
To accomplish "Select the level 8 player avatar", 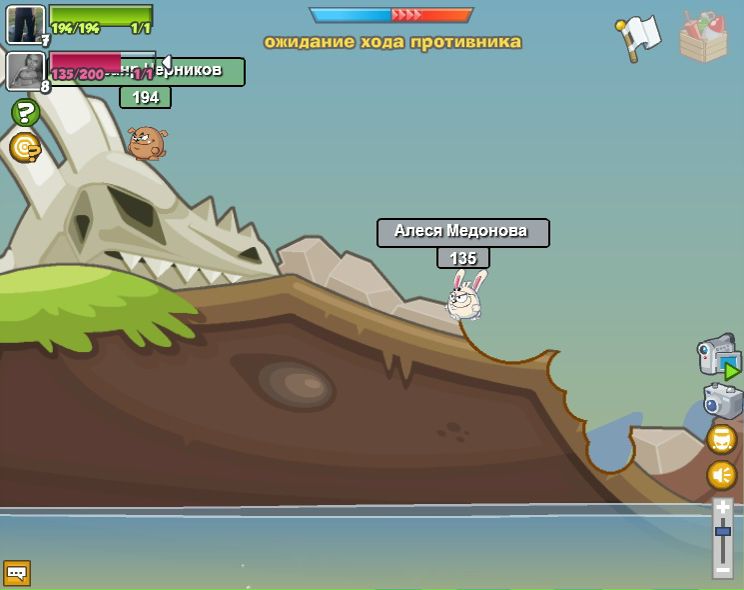I will 24,70.
